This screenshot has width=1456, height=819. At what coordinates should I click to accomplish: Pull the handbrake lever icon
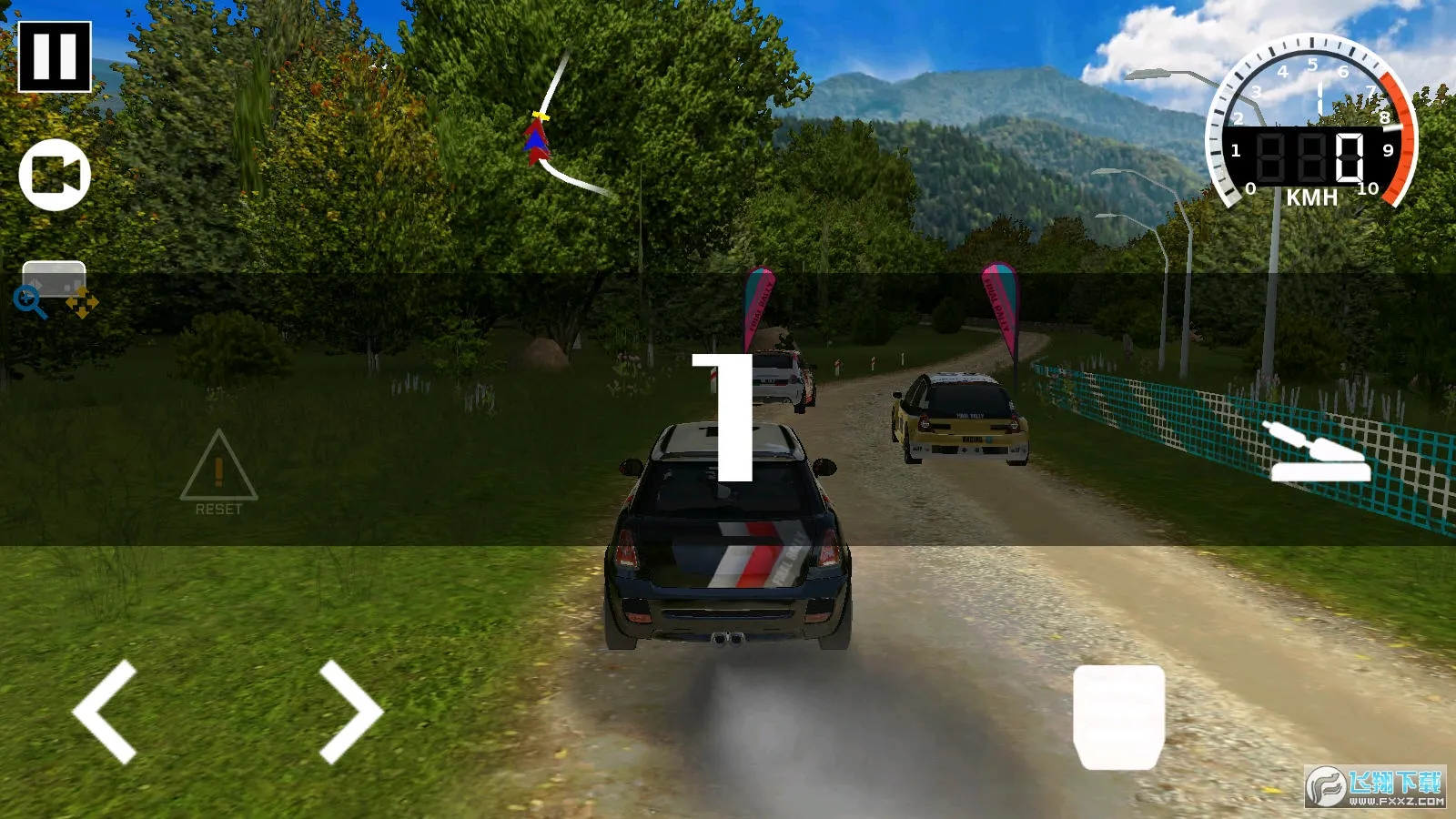coord(1318,452)
